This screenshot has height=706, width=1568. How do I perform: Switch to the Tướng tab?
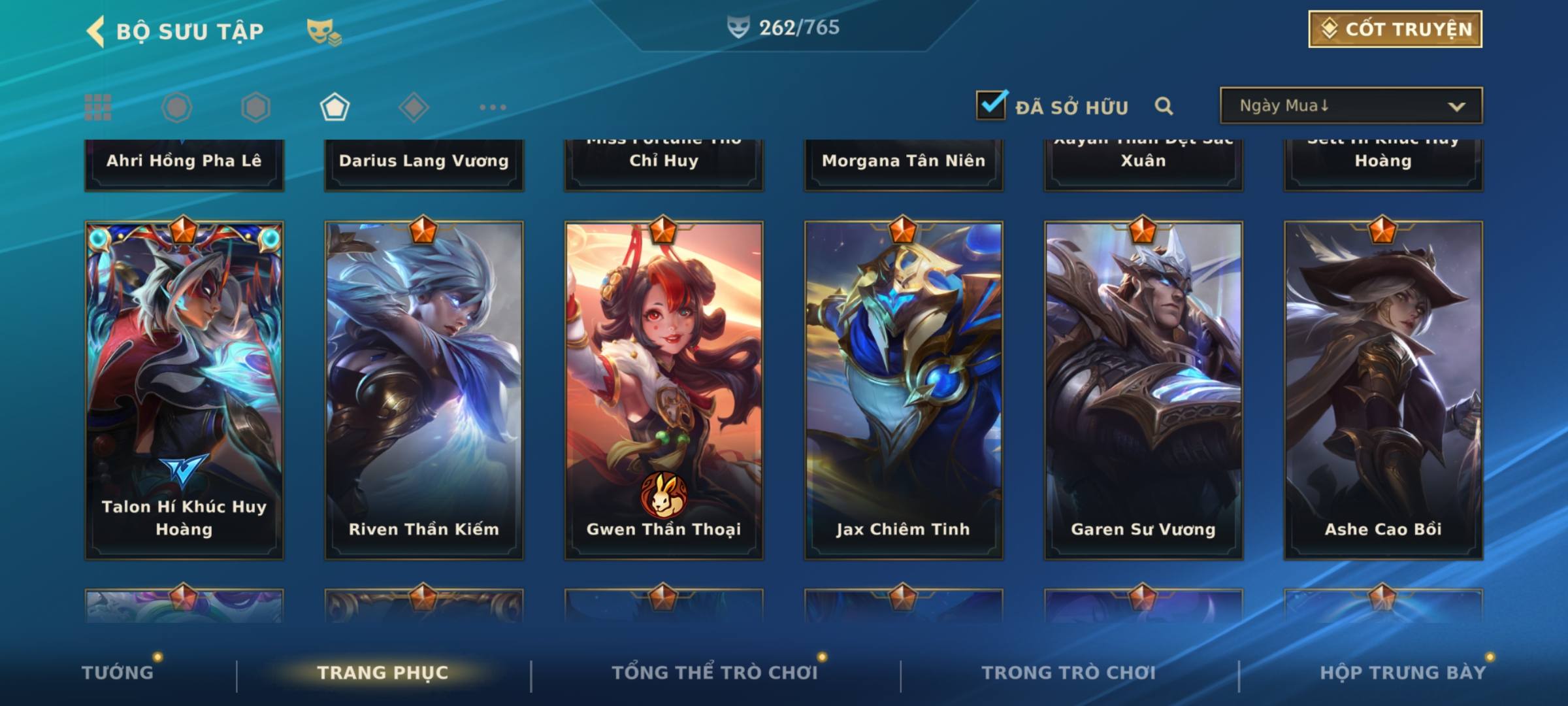tap(118, 673)
